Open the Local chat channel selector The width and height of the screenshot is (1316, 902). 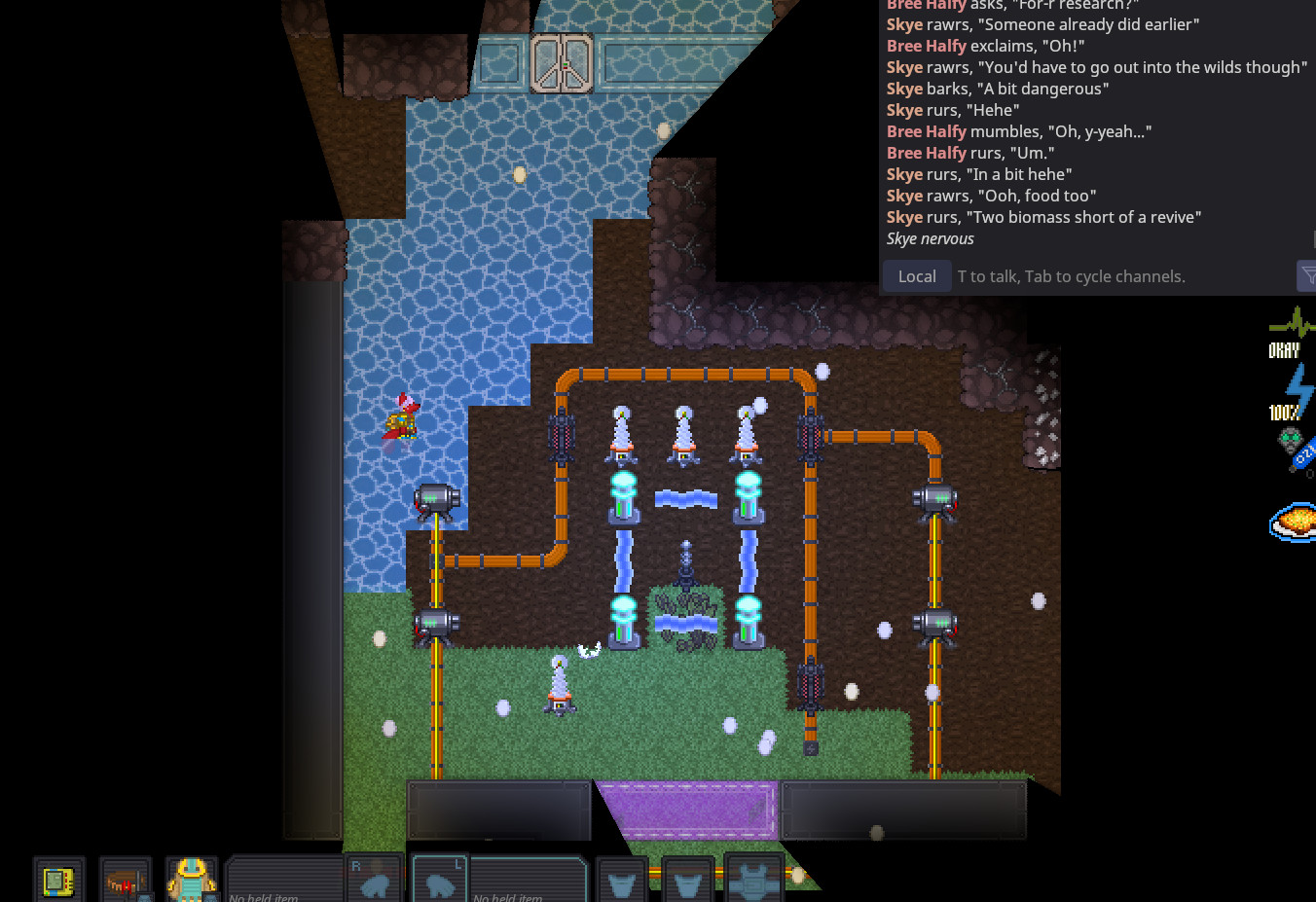tap(917, 276)
